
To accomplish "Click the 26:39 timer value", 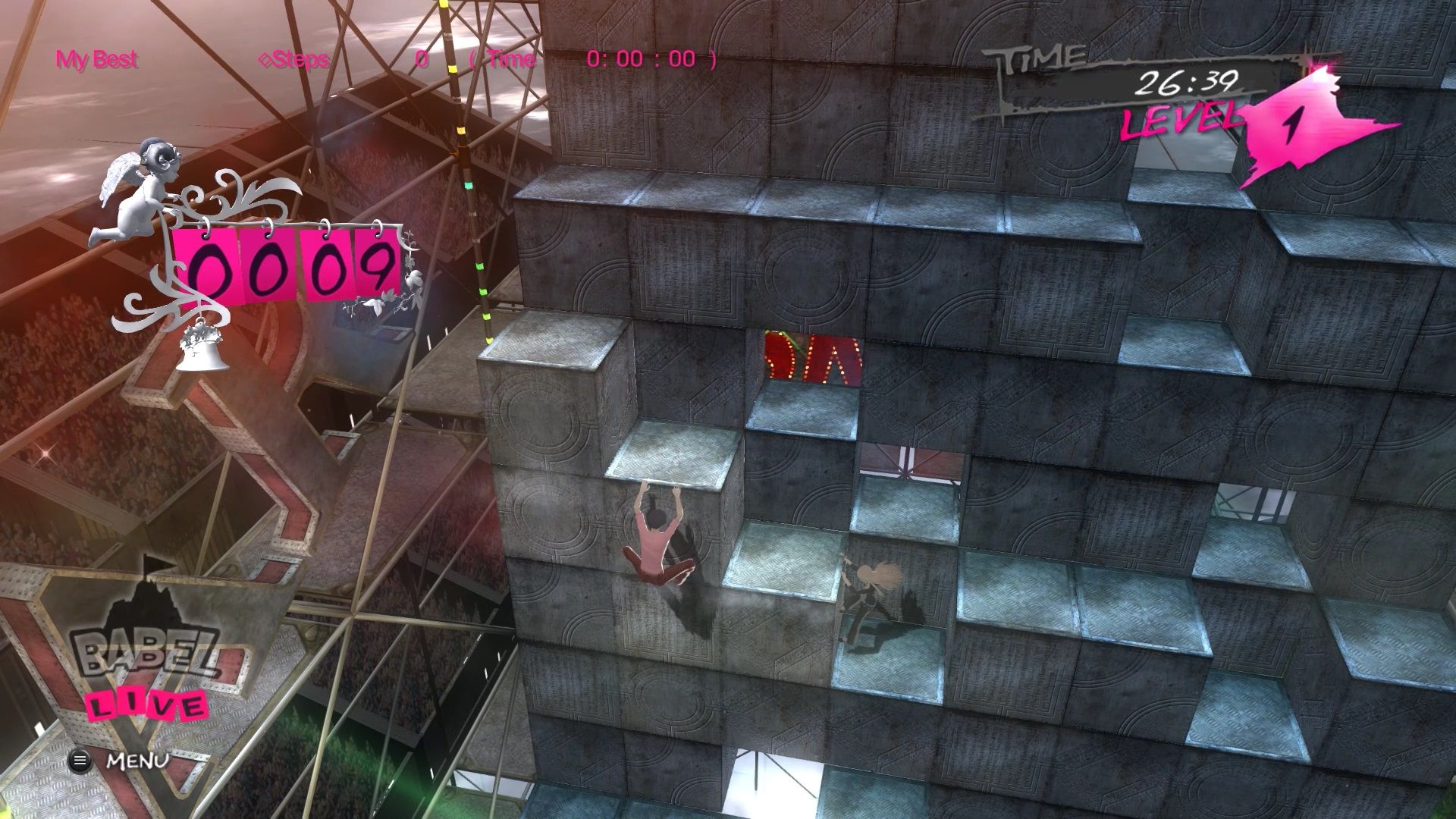I will click(1191, 83).
